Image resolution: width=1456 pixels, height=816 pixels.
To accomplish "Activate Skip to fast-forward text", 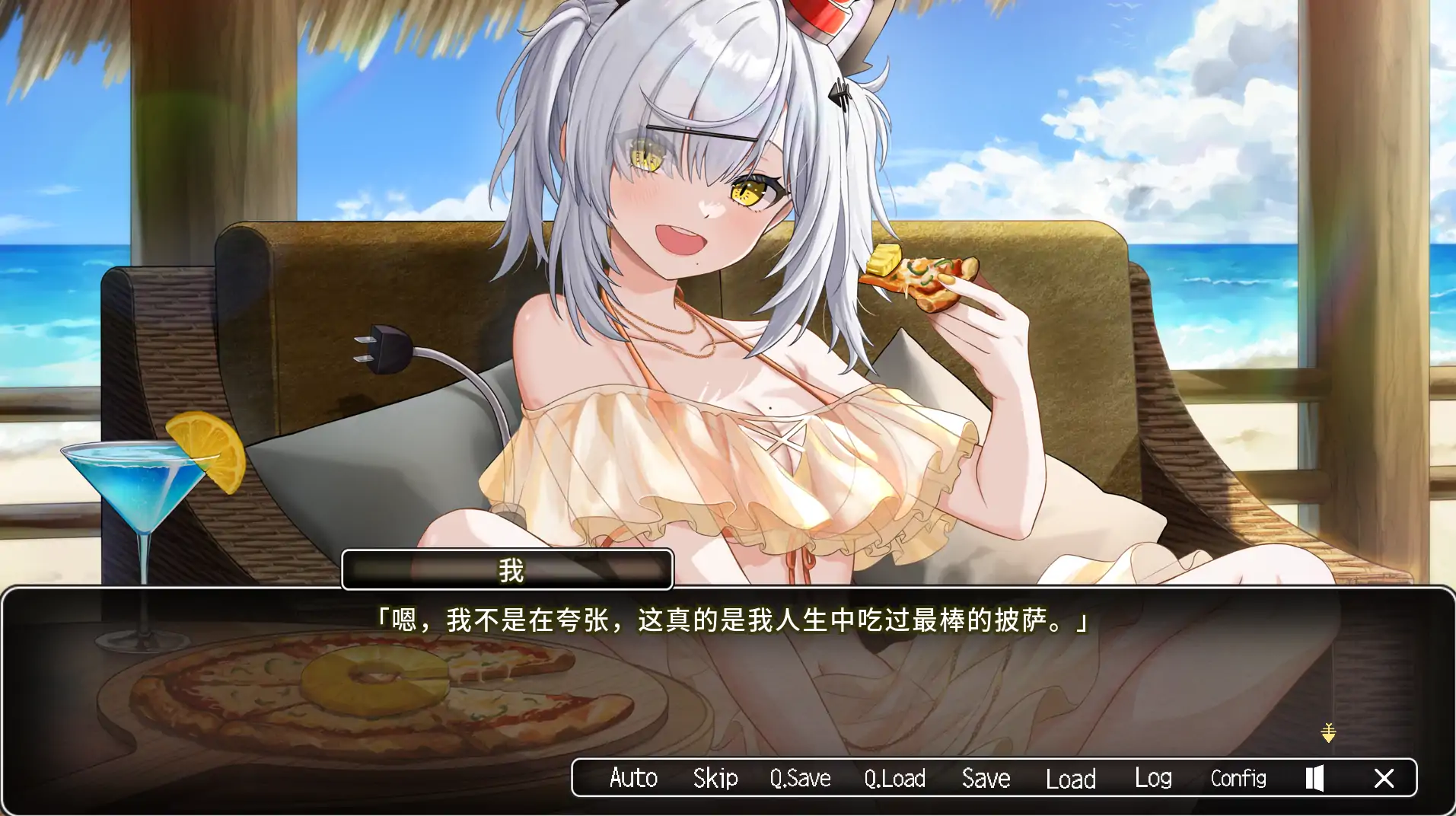I will (x=714, y=778).
